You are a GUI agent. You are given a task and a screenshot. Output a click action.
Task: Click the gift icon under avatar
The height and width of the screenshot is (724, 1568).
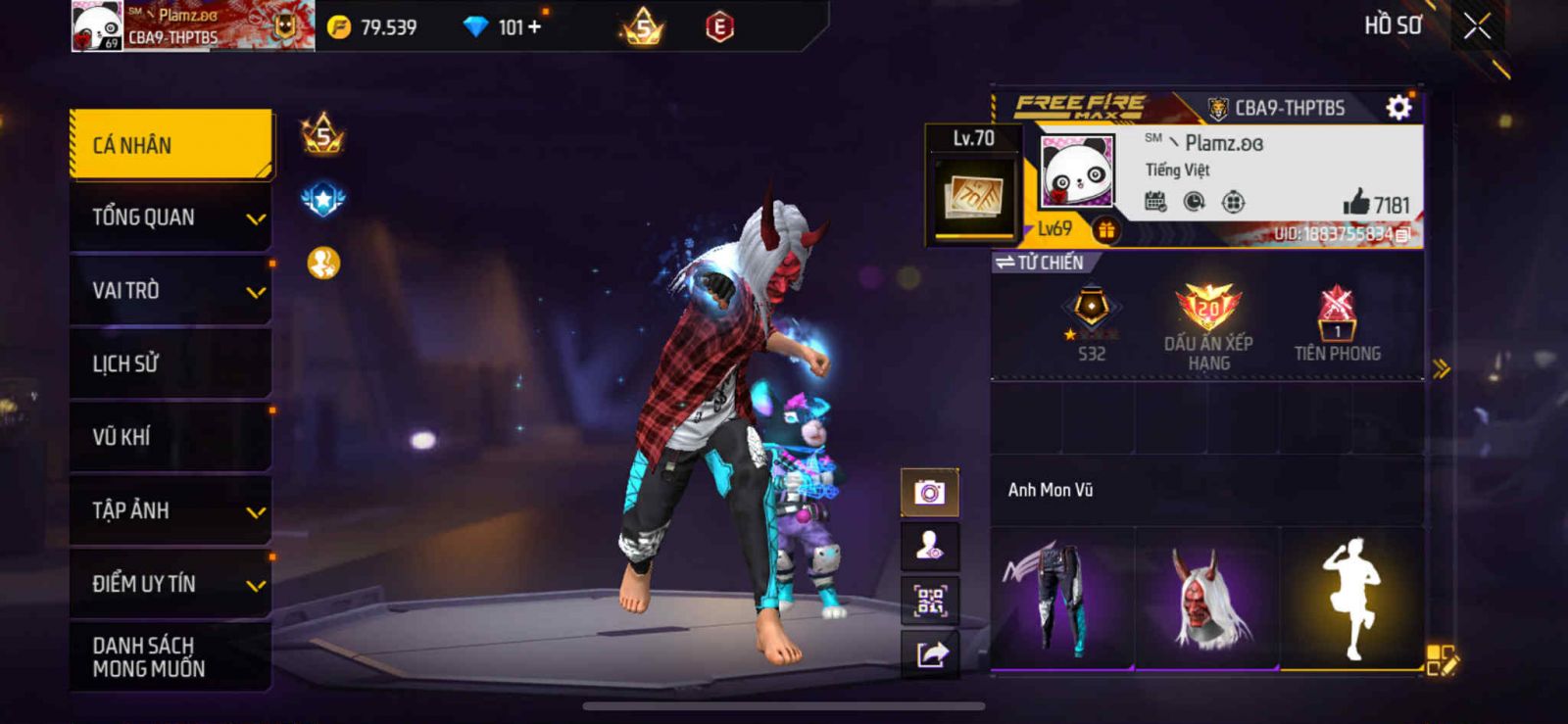tap(1106, 230)
